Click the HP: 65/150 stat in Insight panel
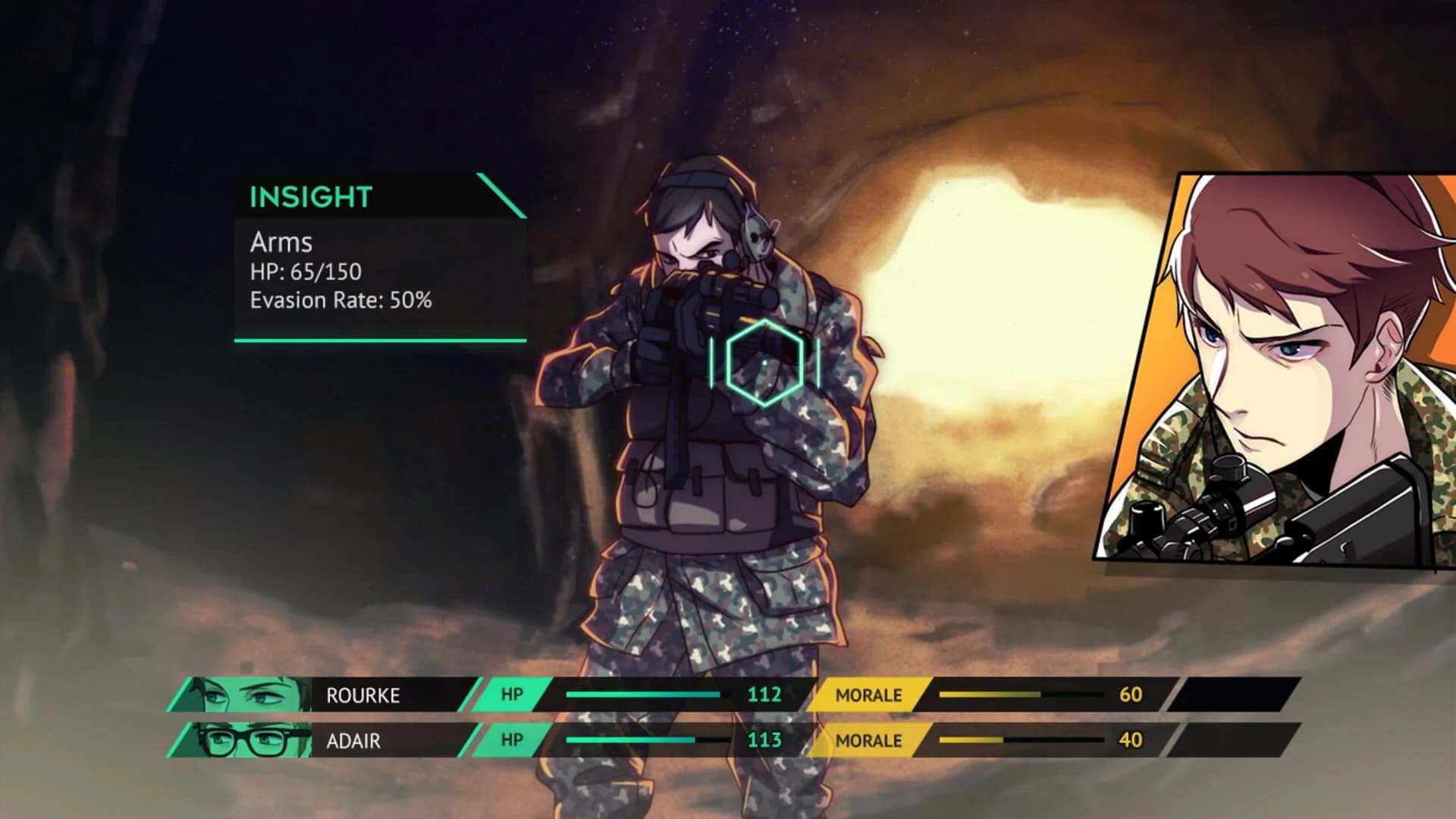The height and width of the screenshot is (819, 1456). click(x=306, y=273)
